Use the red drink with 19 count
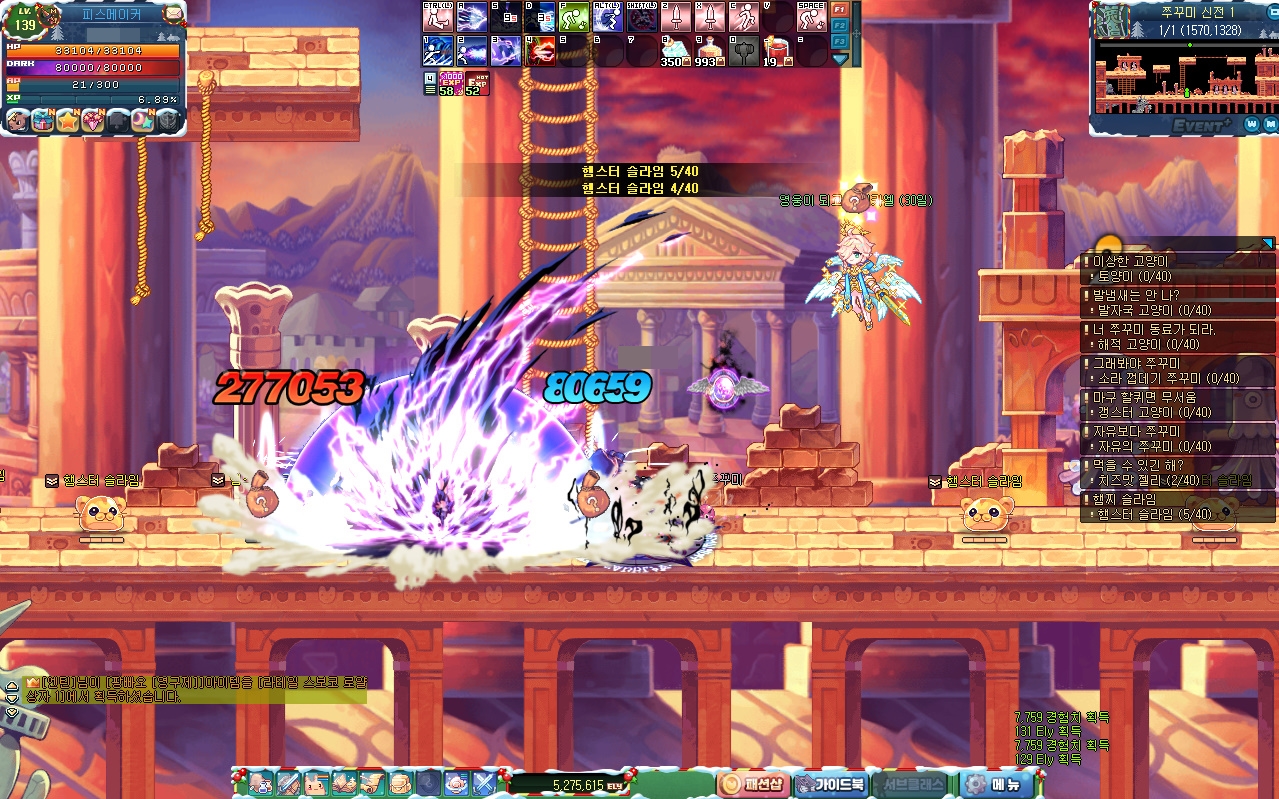 [x=777, y=51]
